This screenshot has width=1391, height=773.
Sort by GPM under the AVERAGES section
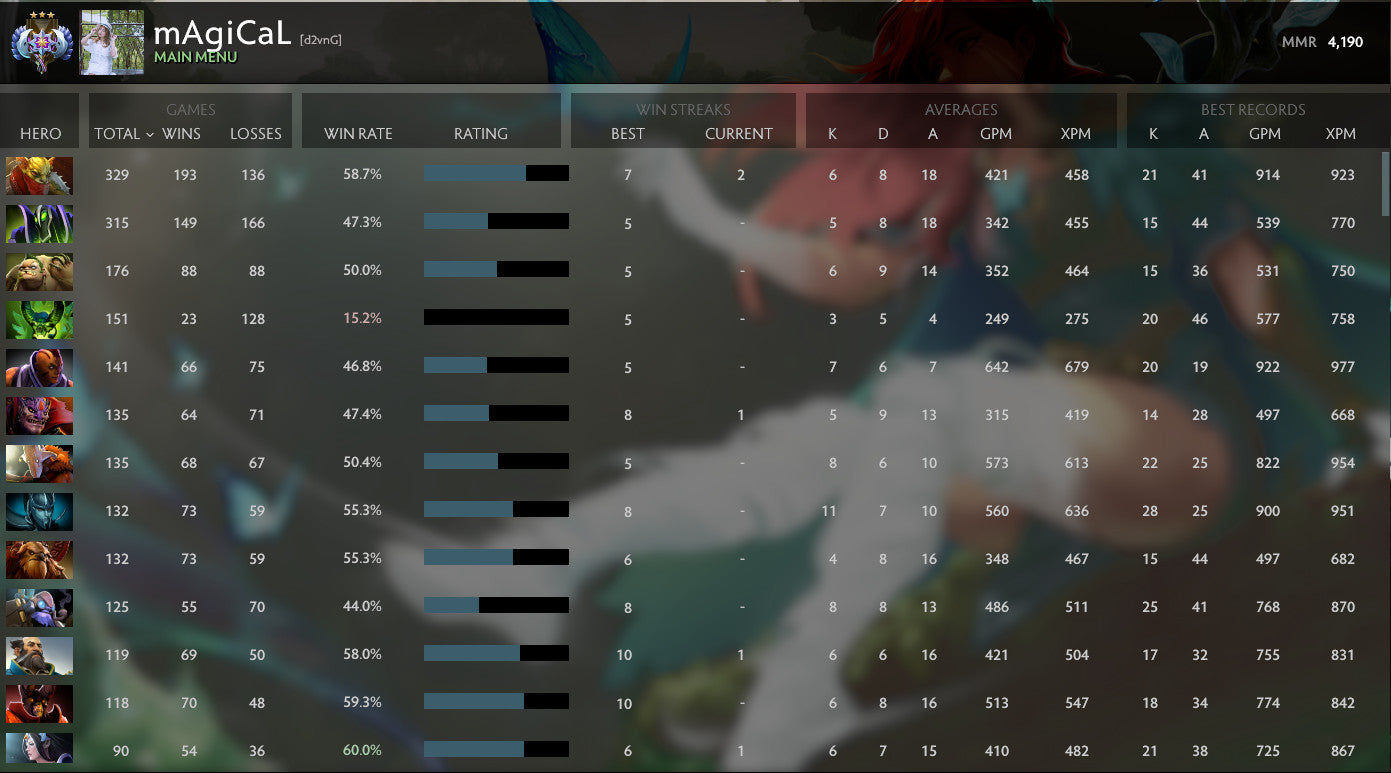pyautogui.click(x=997, y=134)
